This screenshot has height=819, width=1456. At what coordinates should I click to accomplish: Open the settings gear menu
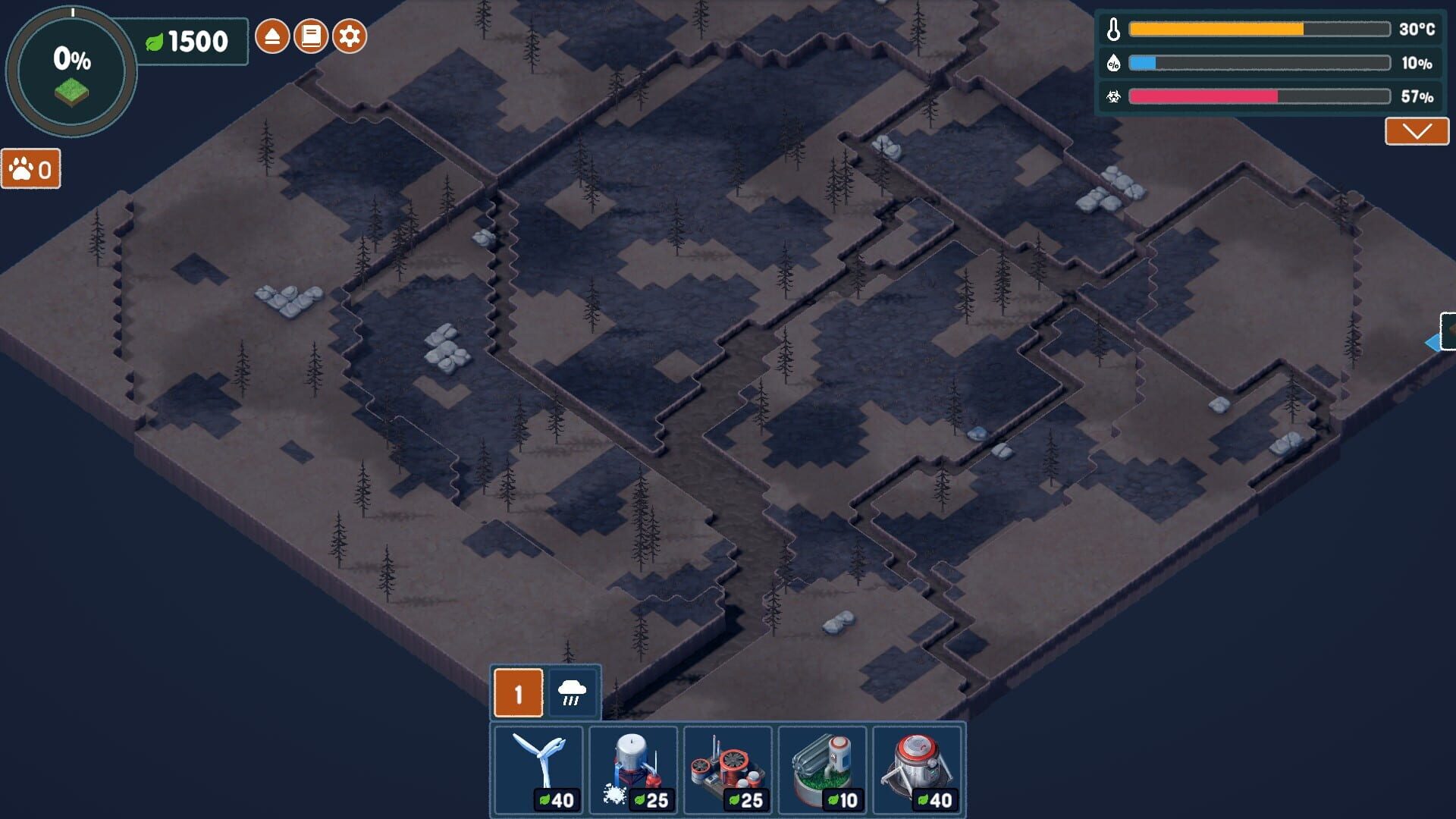350,34
